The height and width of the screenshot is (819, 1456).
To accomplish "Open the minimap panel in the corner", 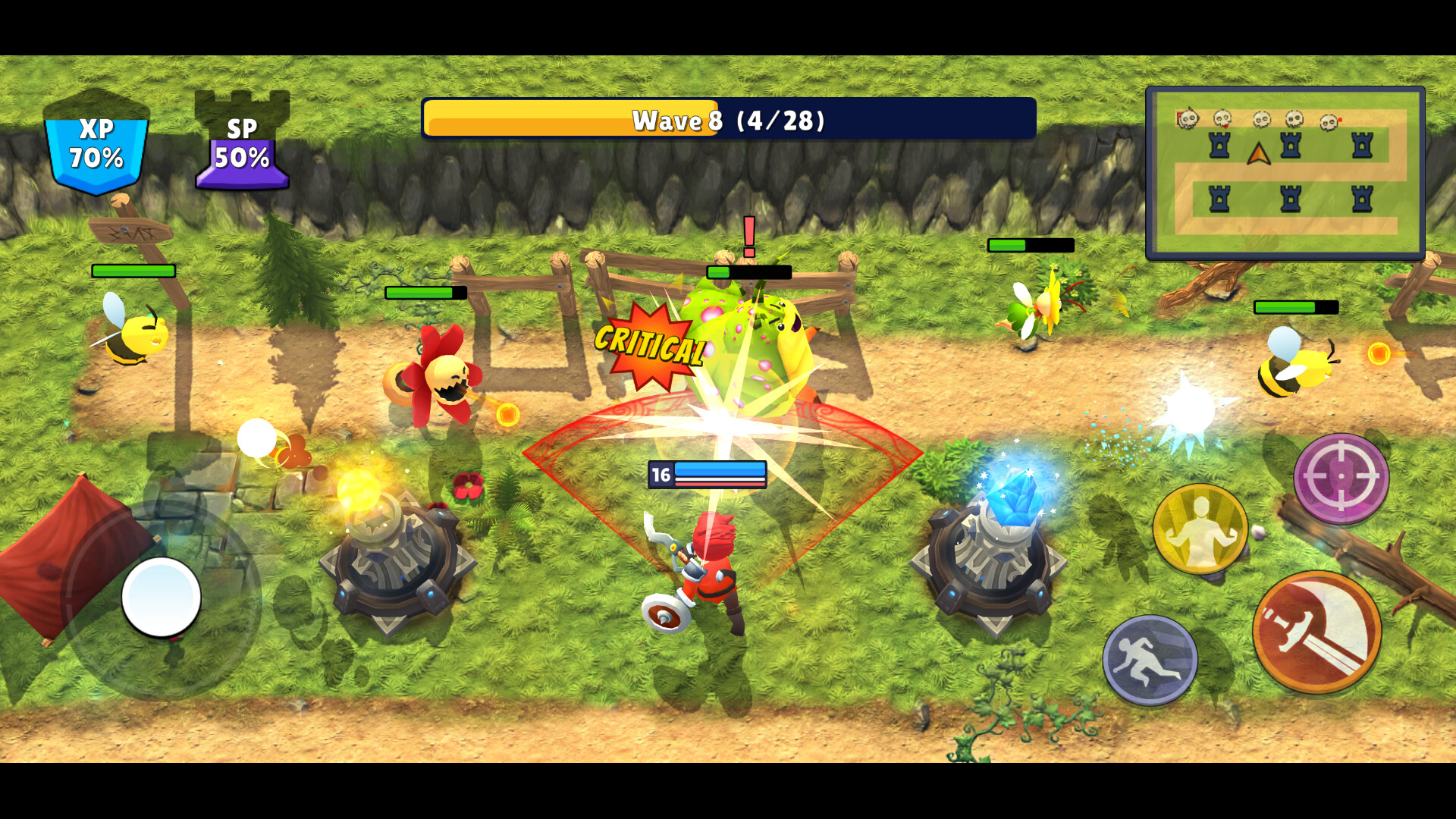I will (1286, 171).
